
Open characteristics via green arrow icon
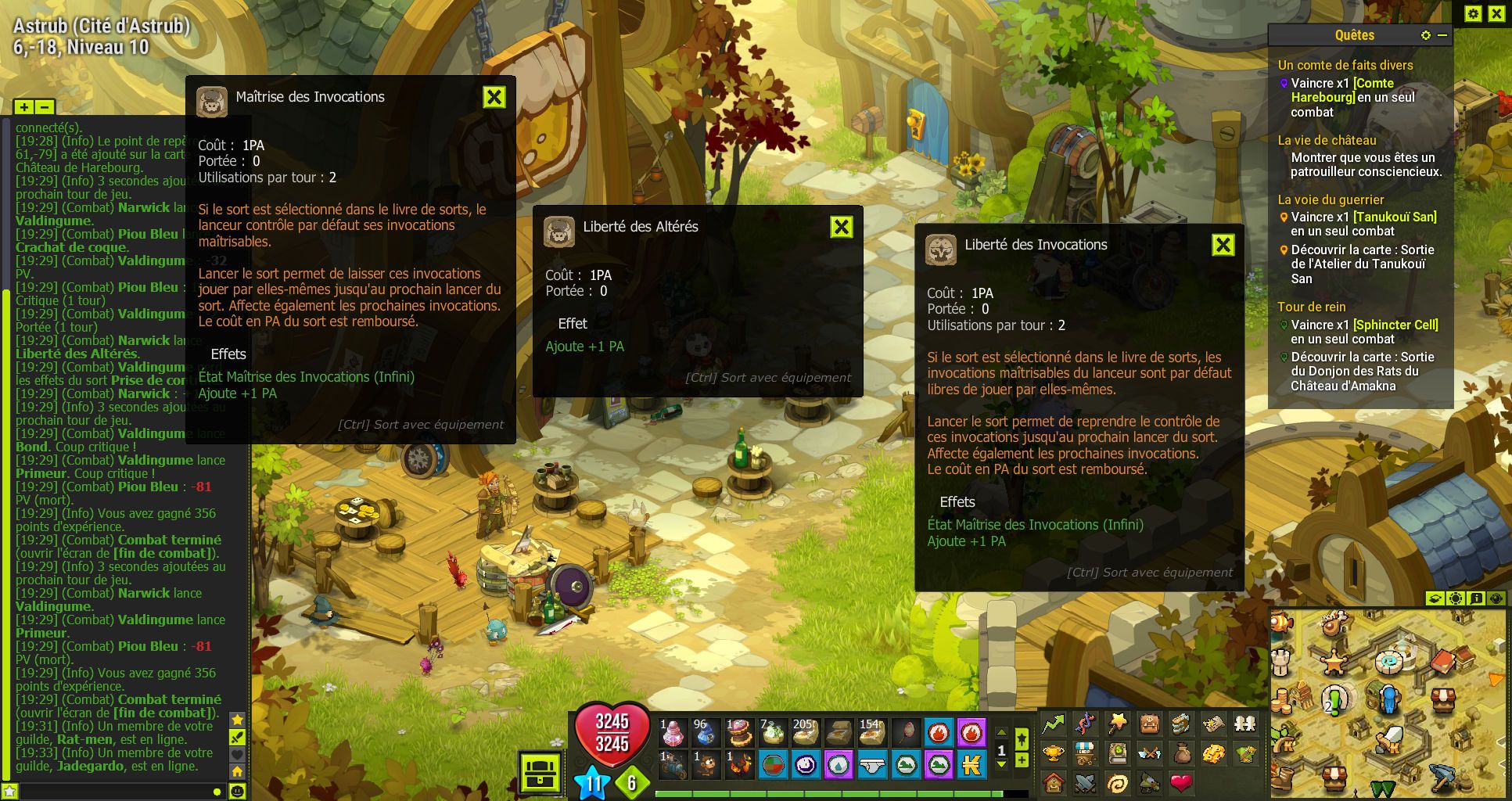point(1054,724)
